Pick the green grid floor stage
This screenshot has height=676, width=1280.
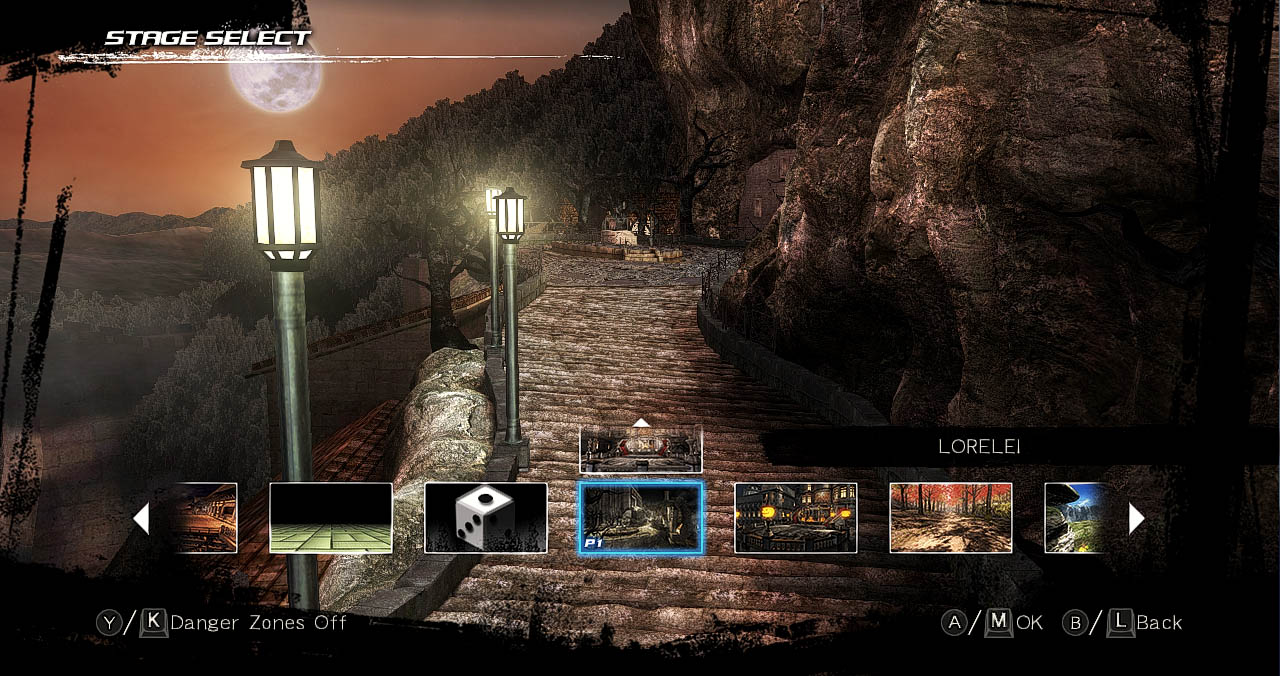(331, 517)
